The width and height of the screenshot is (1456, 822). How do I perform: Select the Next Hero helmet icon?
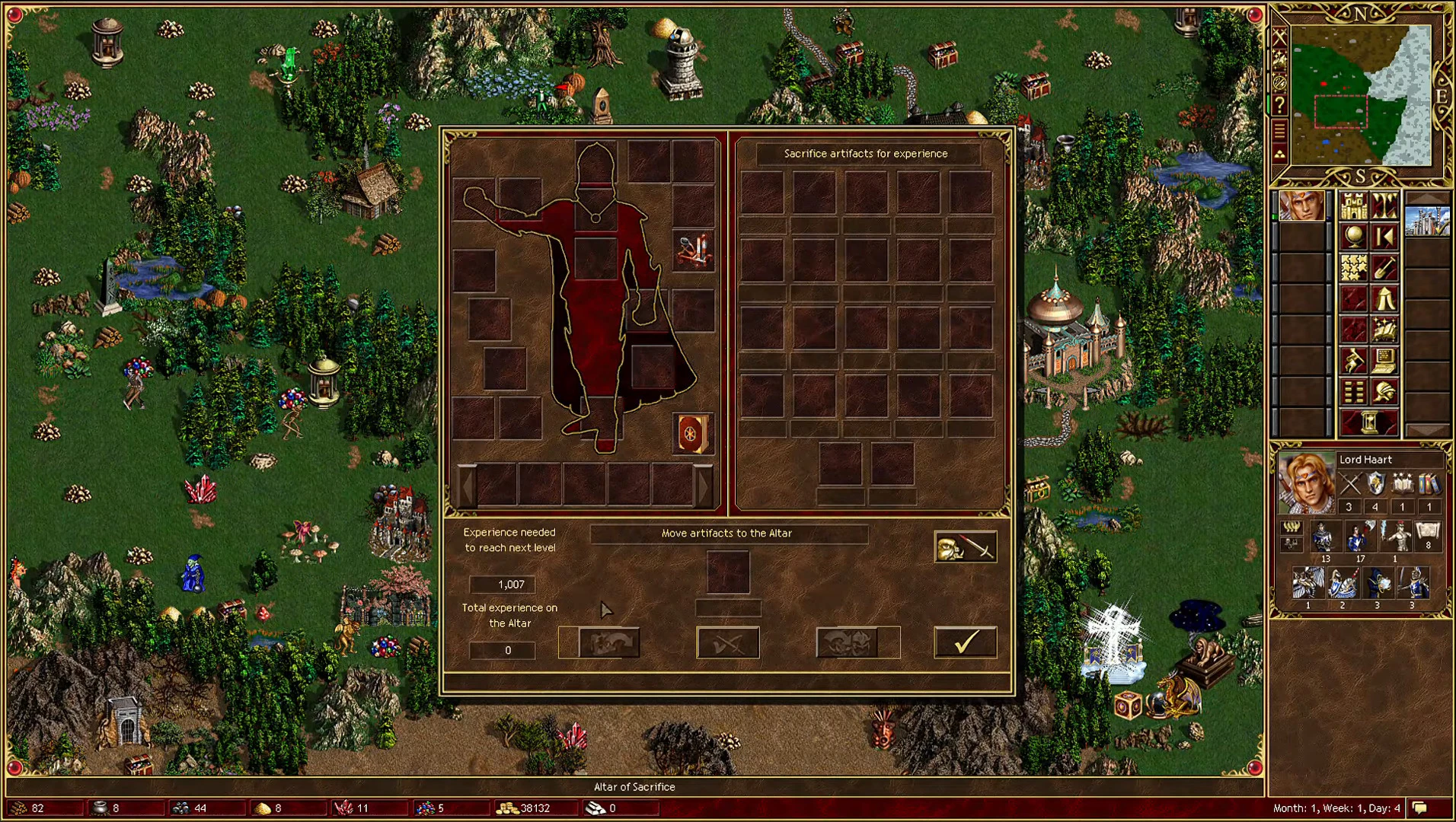click(1383, 391)
